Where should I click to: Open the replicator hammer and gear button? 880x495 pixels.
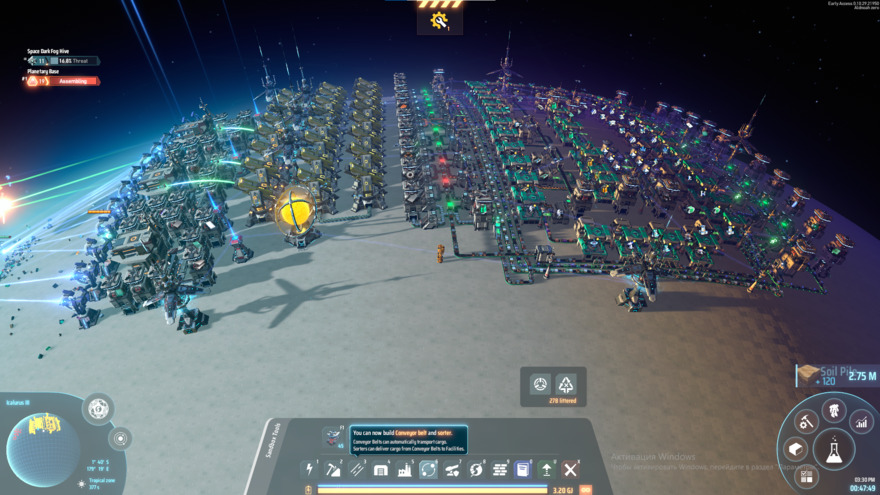807,423
